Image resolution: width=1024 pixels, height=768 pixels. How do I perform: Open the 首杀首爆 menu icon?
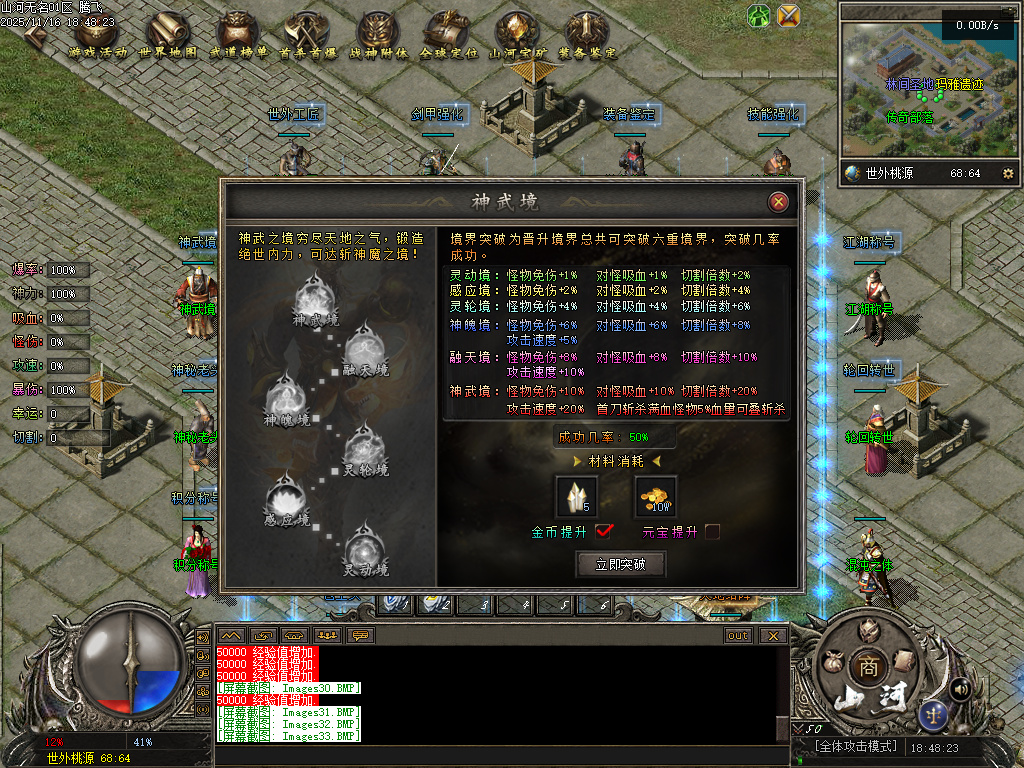tap(308, 34)
